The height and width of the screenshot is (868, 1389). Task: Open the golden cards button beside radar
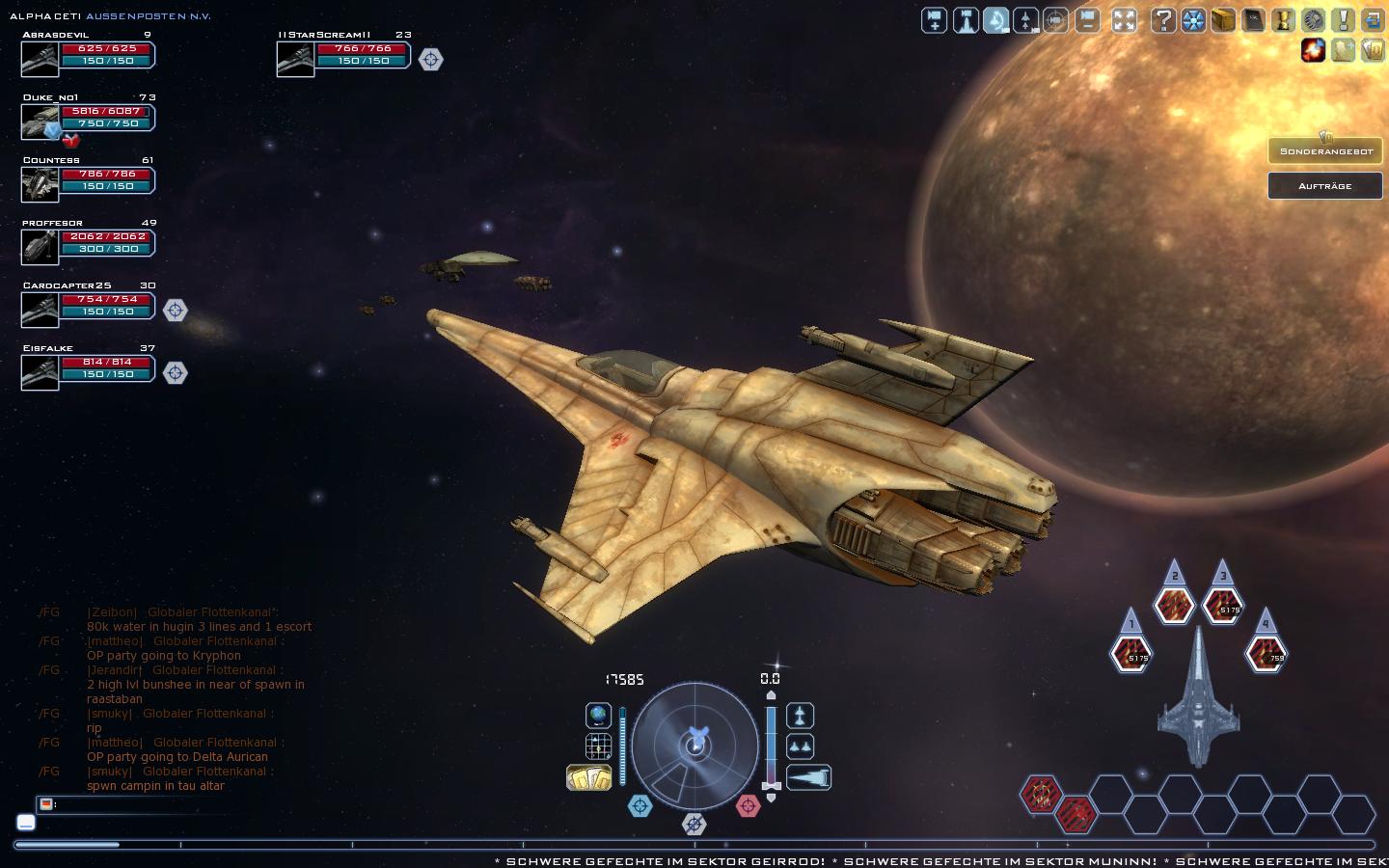point(588,777)
